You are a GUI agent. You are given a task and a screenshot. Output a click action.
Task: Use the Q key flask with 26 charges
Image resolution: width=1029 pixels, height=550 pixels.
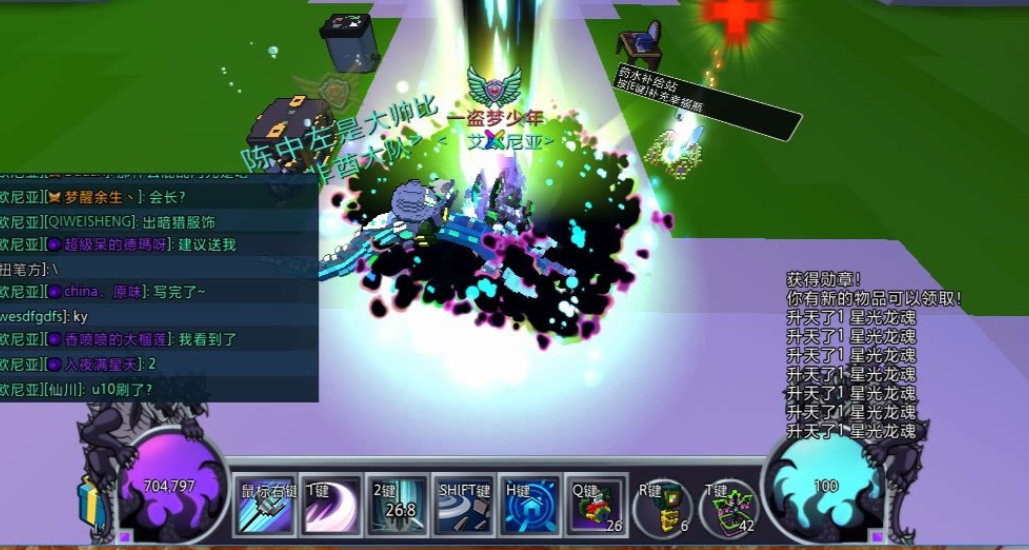click(597, 505)
